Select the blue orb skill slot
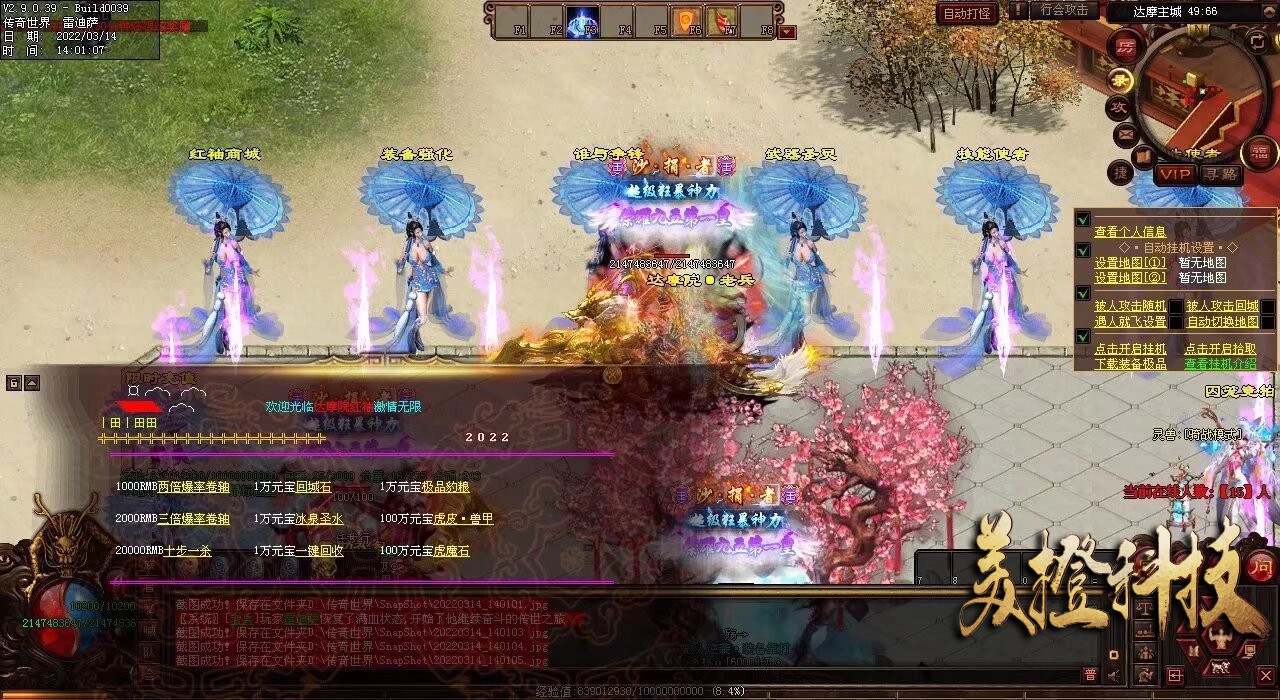Viewport: 1280px width, 700px height. (582, 21)
